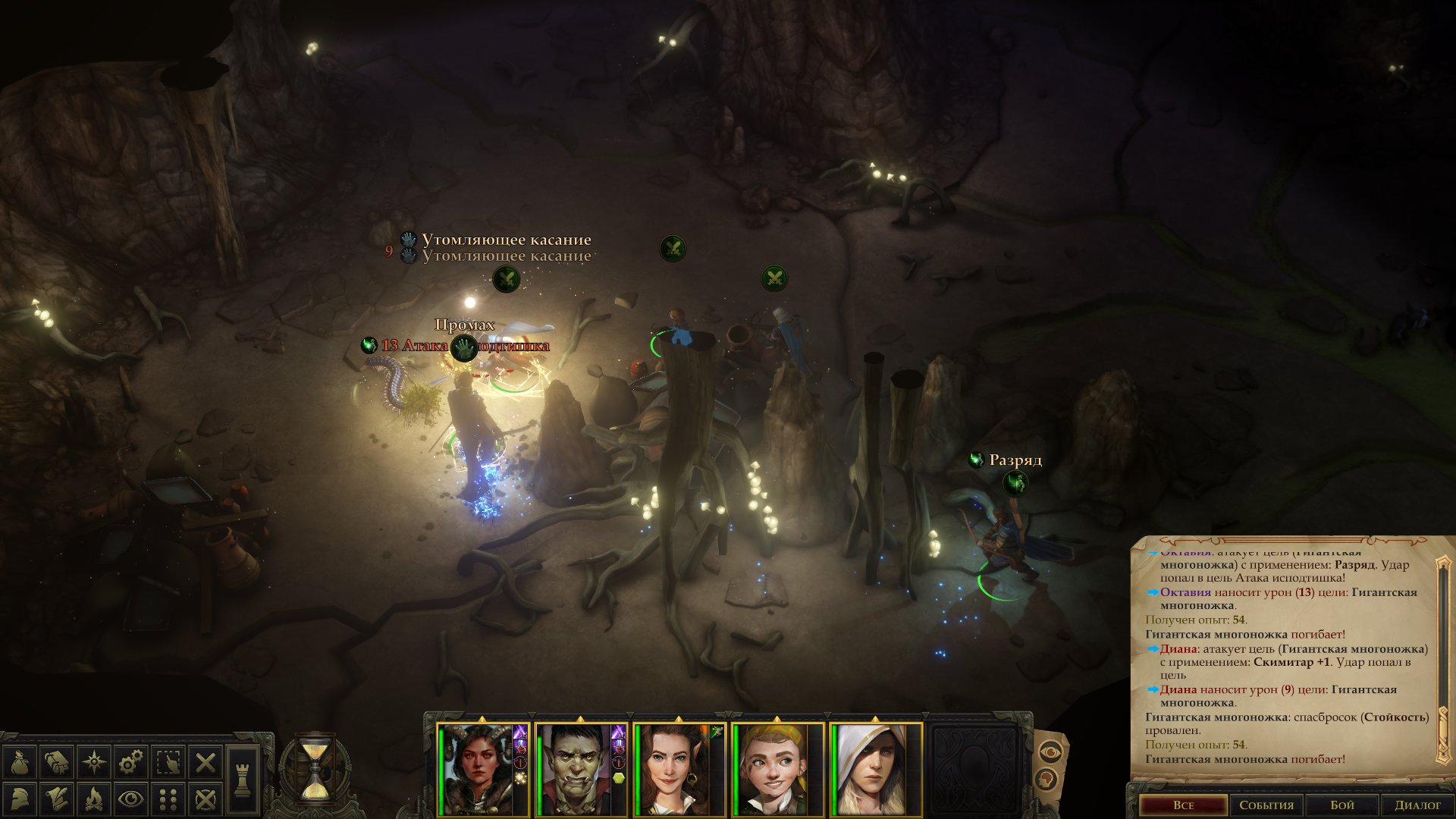Open kingdom management rook icon
This screenshot has width=1456, height=819.
(x=243, y=780)
